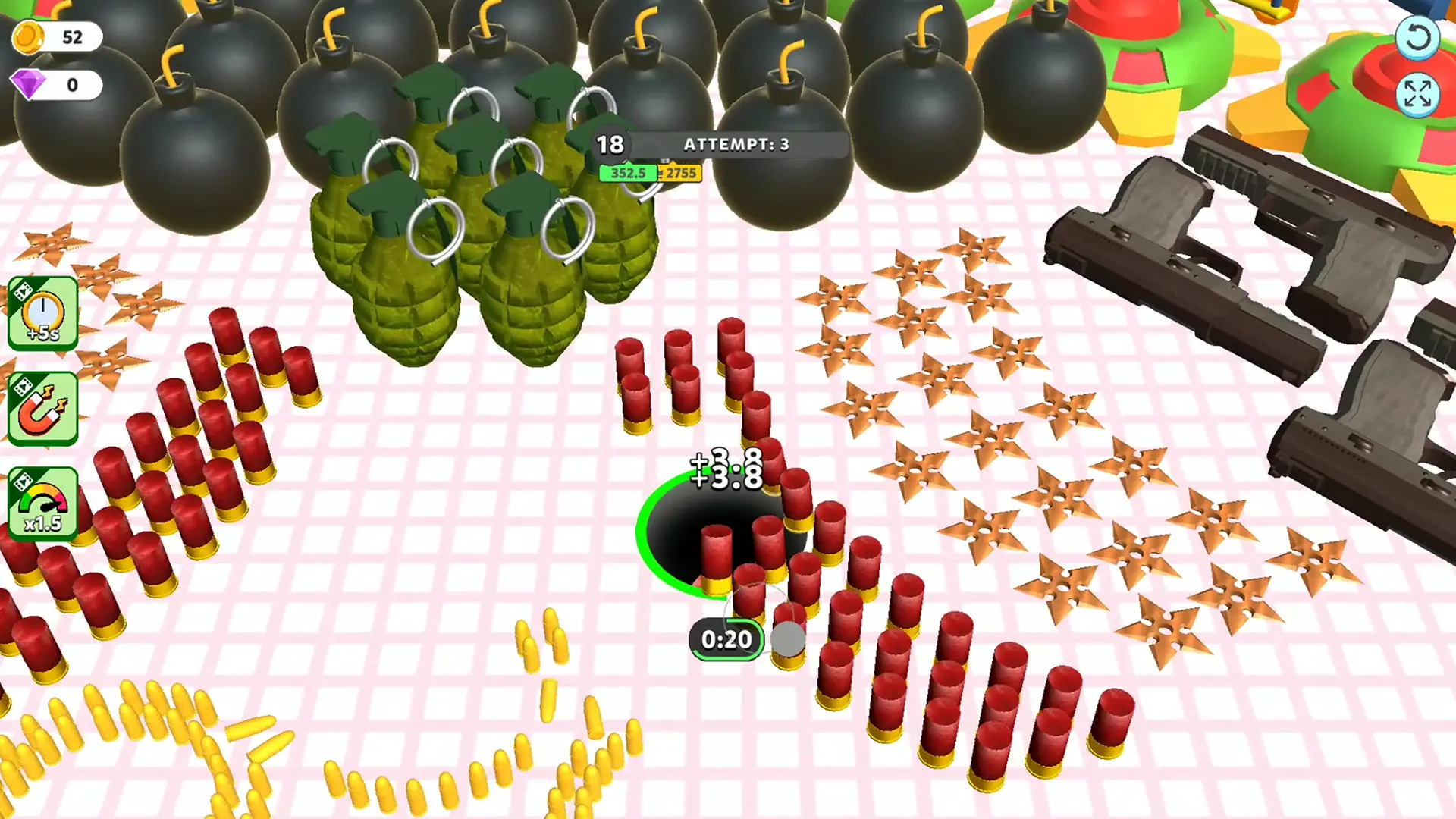Enable the x1.5 size multiplier booster

tap(43, 502)
